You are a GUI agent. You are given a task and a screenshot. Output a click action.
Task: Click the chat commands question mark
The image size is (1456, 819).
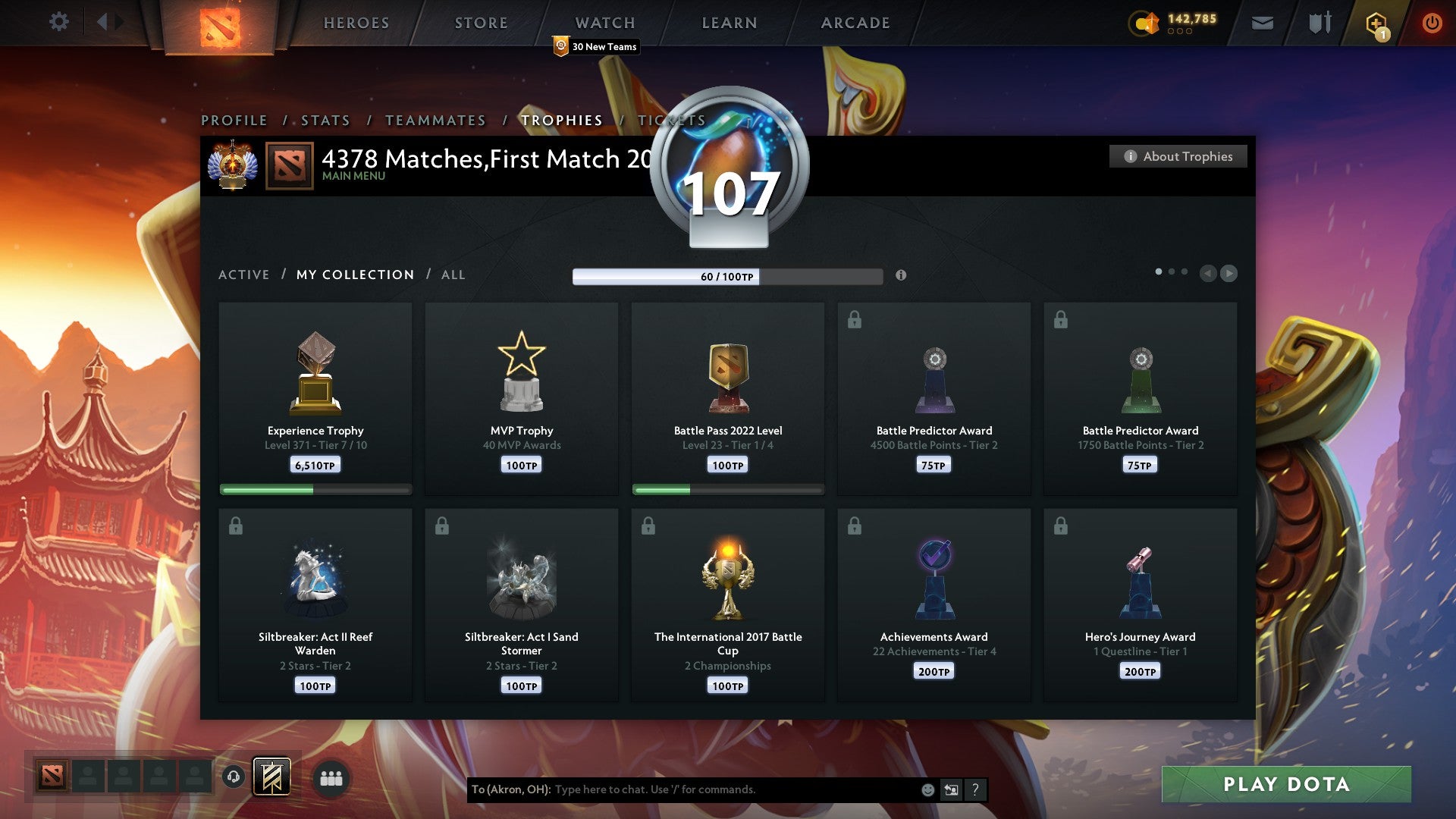[x=975, y=789]
